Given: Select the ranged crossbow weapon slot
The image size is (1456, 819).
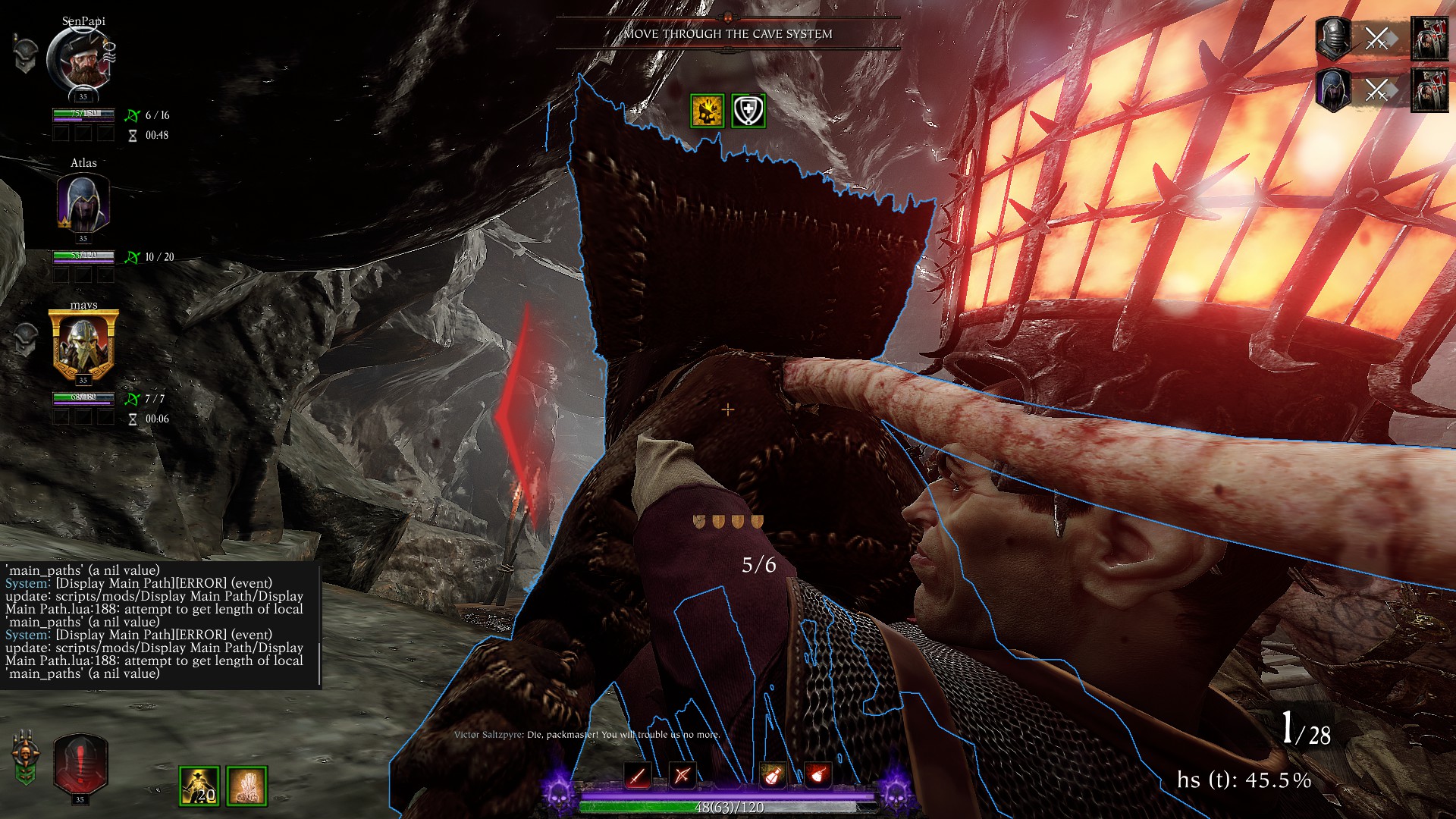Looking at the screenshot, I should [682, 775].
